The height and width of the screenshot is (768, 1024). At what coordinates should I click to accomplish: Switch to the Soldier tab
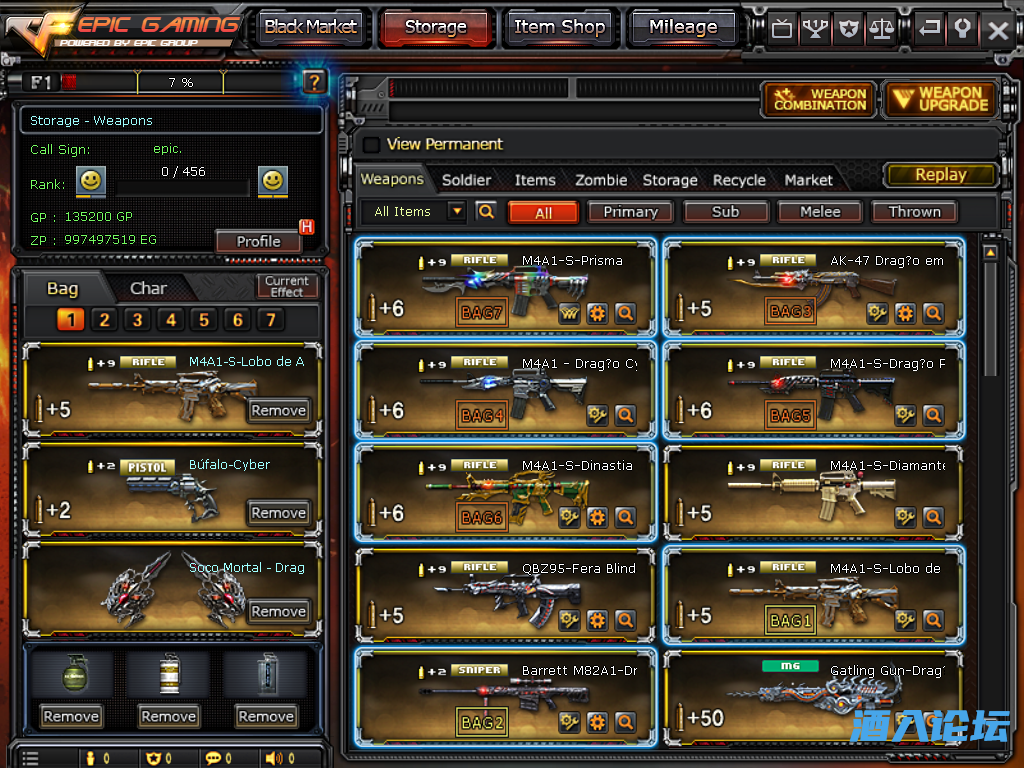coord(466,180)
